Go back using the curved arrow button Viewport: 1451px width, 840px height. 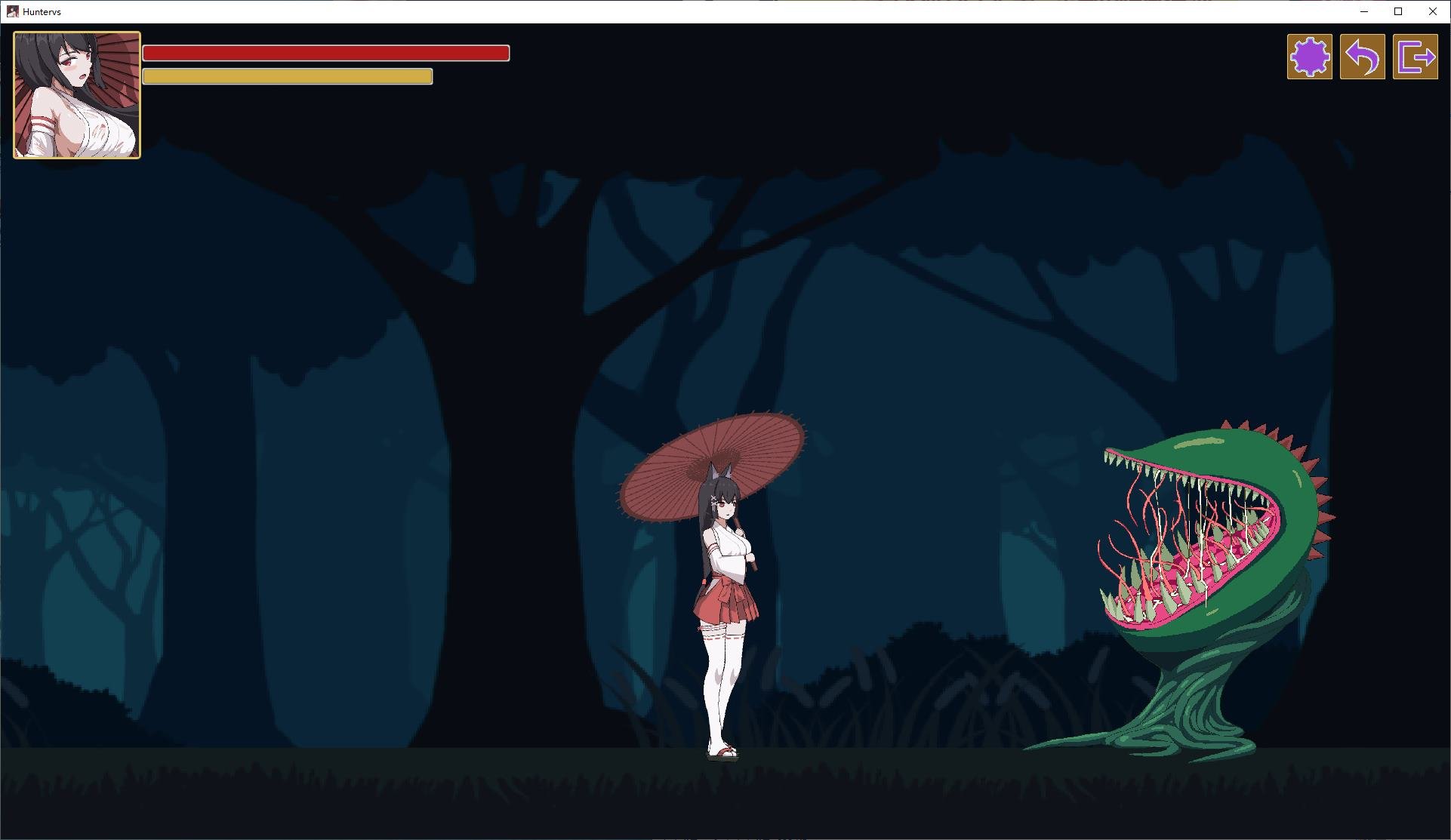[1362, 57]
